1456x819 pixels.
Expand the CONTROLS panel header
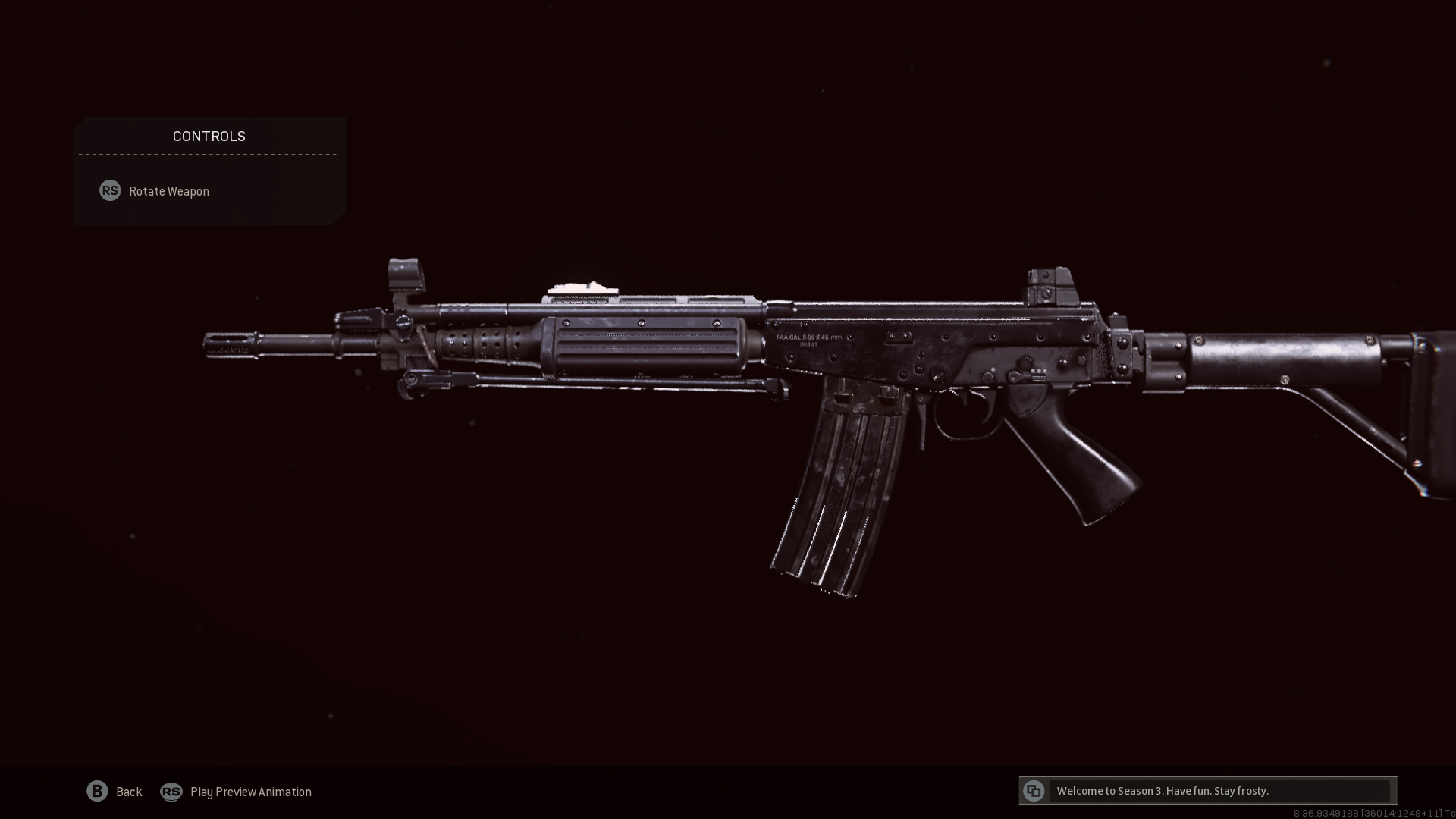209,136
